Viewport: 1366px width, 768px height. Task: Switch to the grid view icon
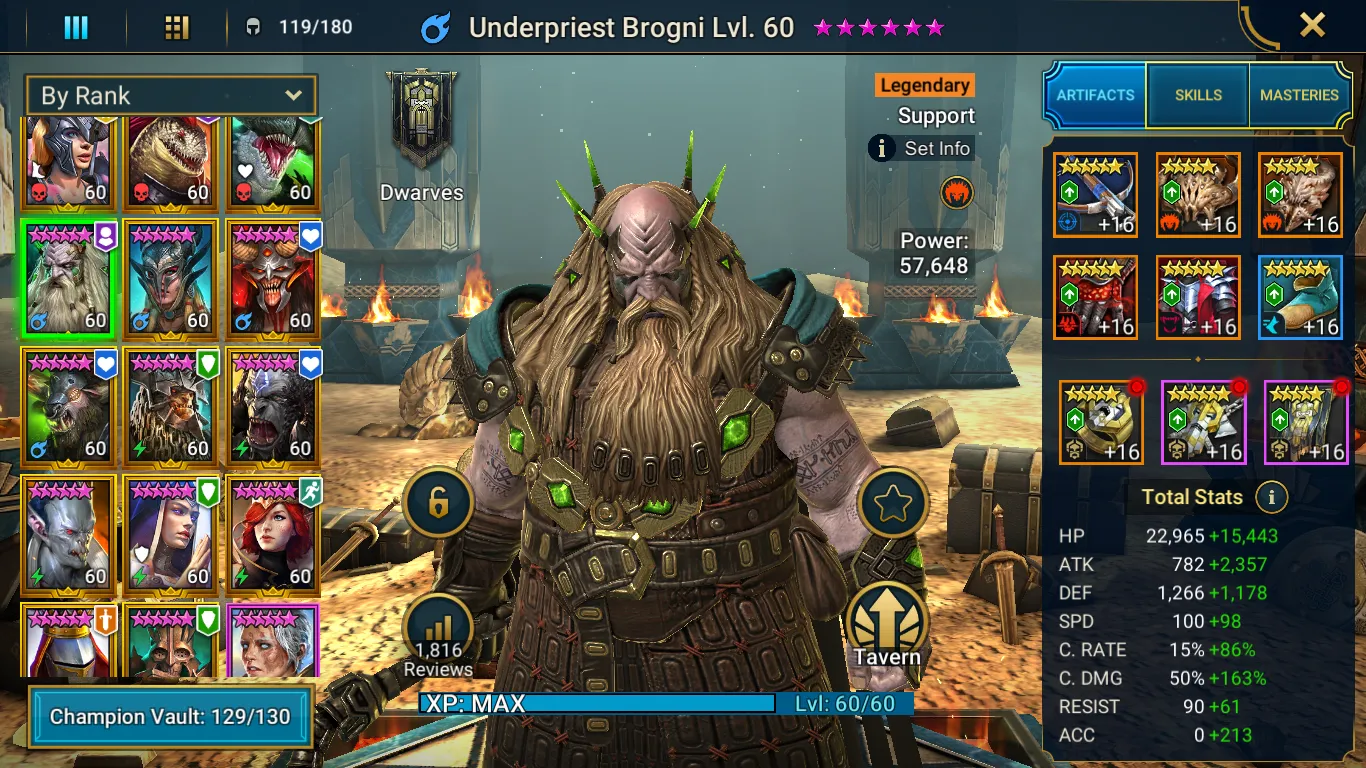(x=177, y=27)
